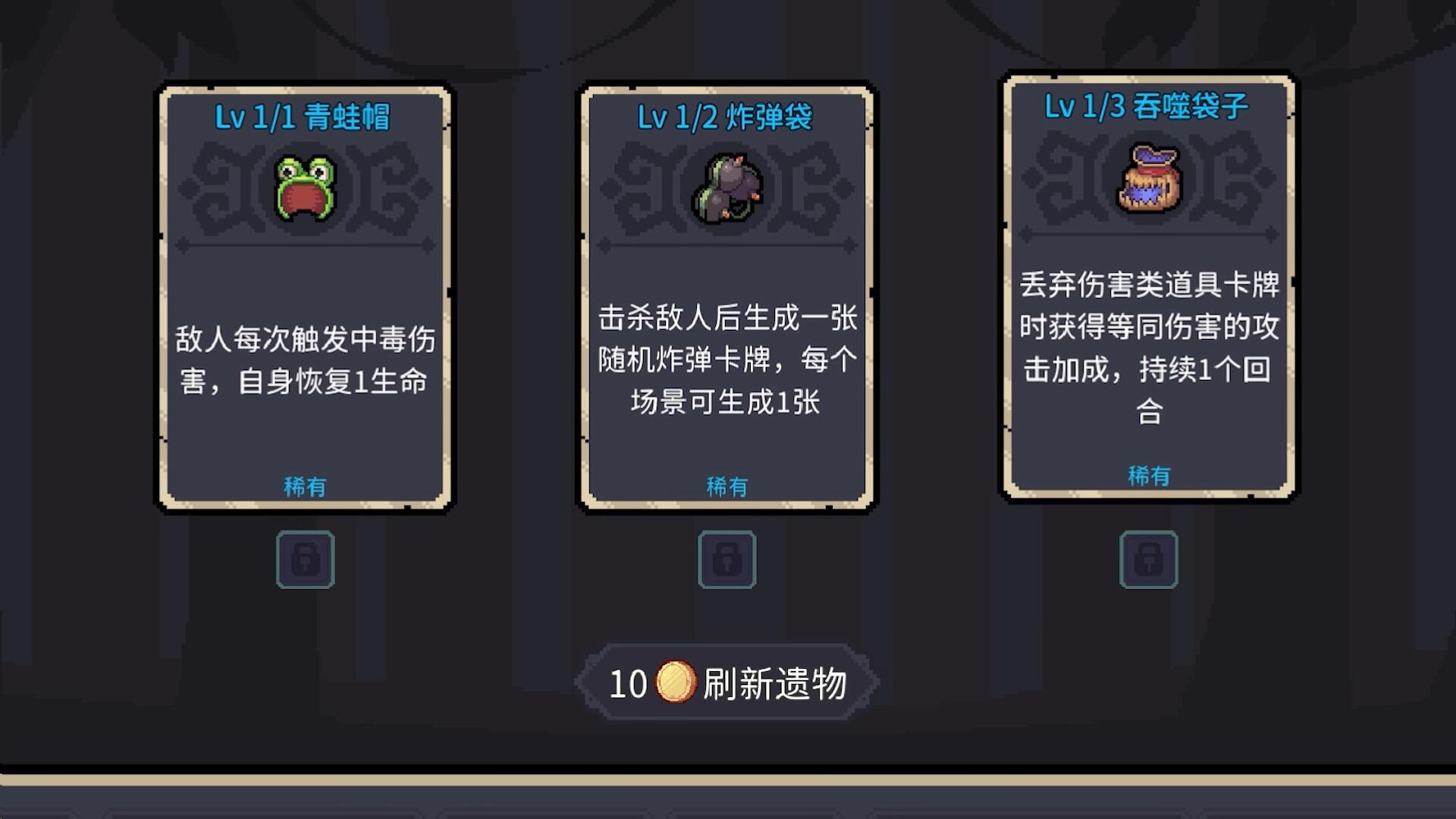This screenshot has width=1456, height=819.
Task: Click the 稀有 label on the bomb bag card
Action: tap(726, 485)
